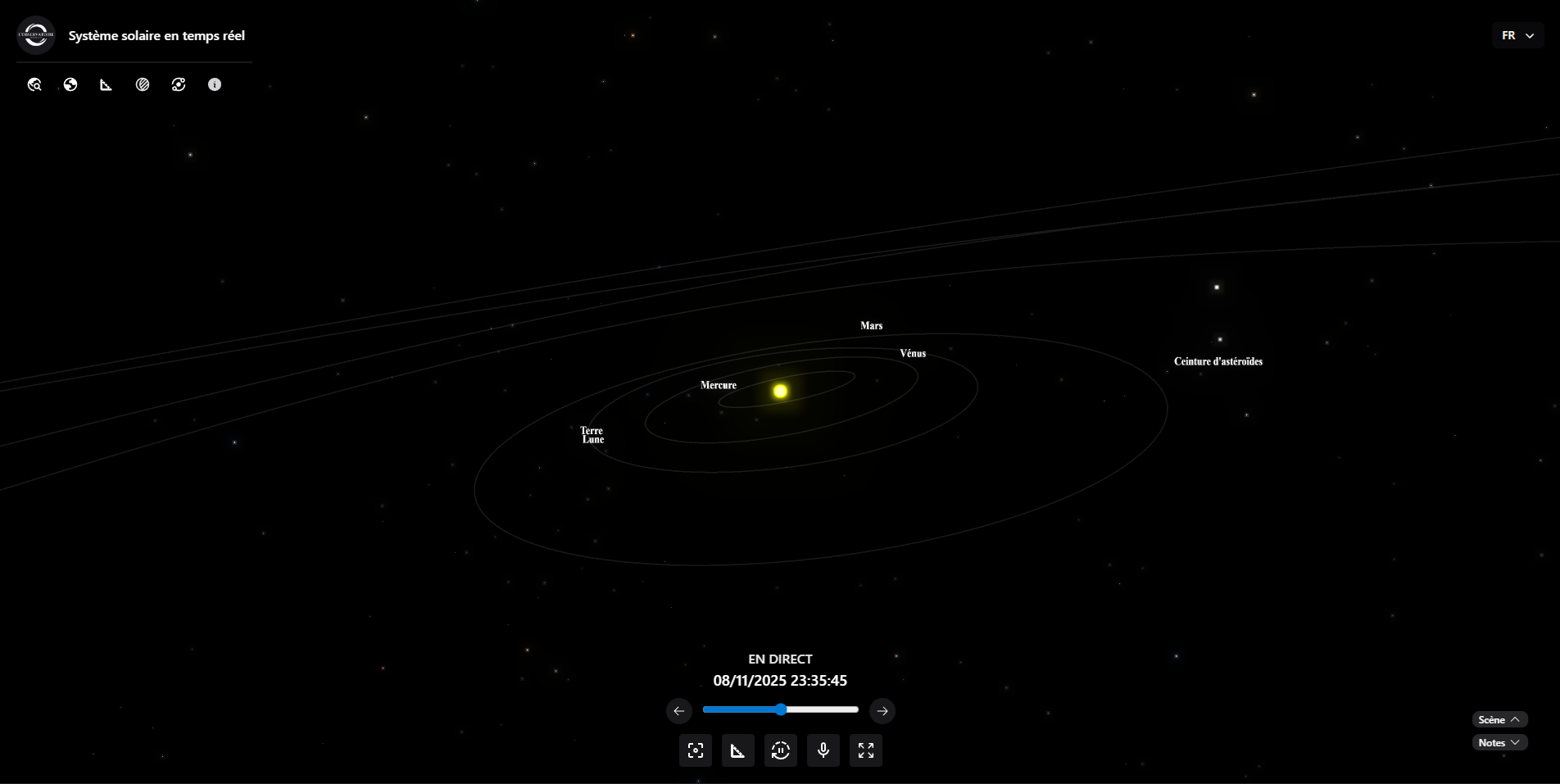Click the Earth globe icon in top toolbar

pos(70,84)
